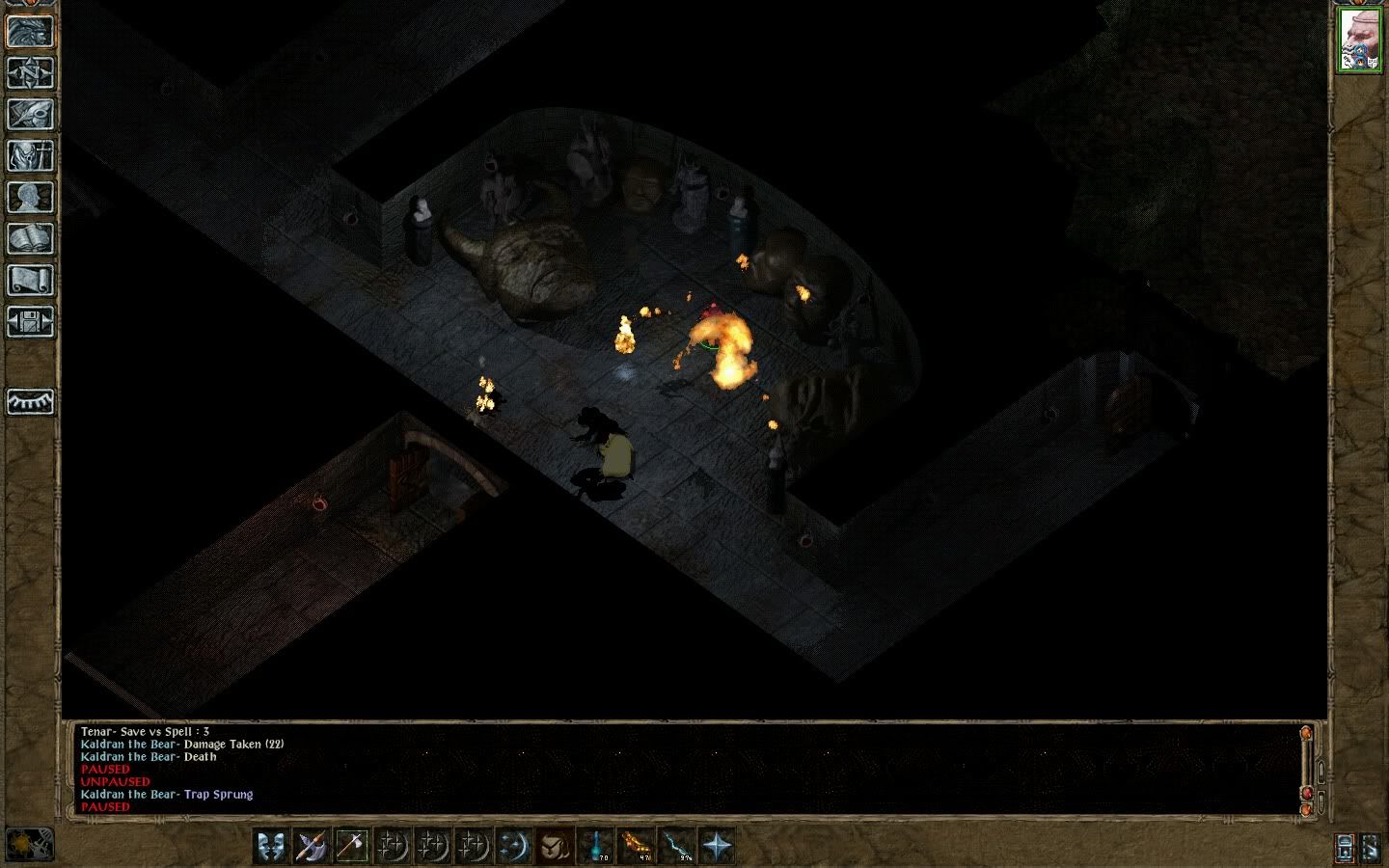Select the highlighted throwing axe slot

click(x=351, y=846)
